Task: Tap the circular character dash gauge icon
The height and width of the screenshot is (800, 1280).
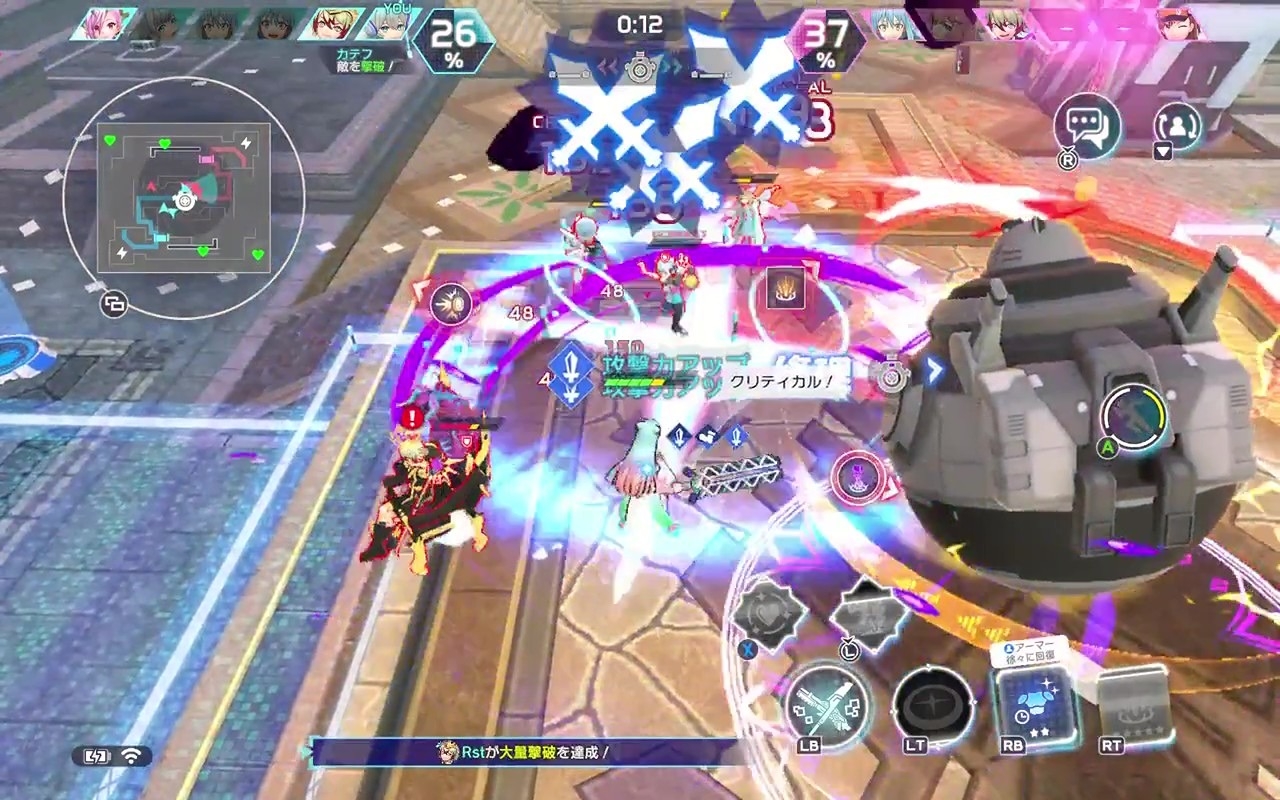Action: (1134, 419)
